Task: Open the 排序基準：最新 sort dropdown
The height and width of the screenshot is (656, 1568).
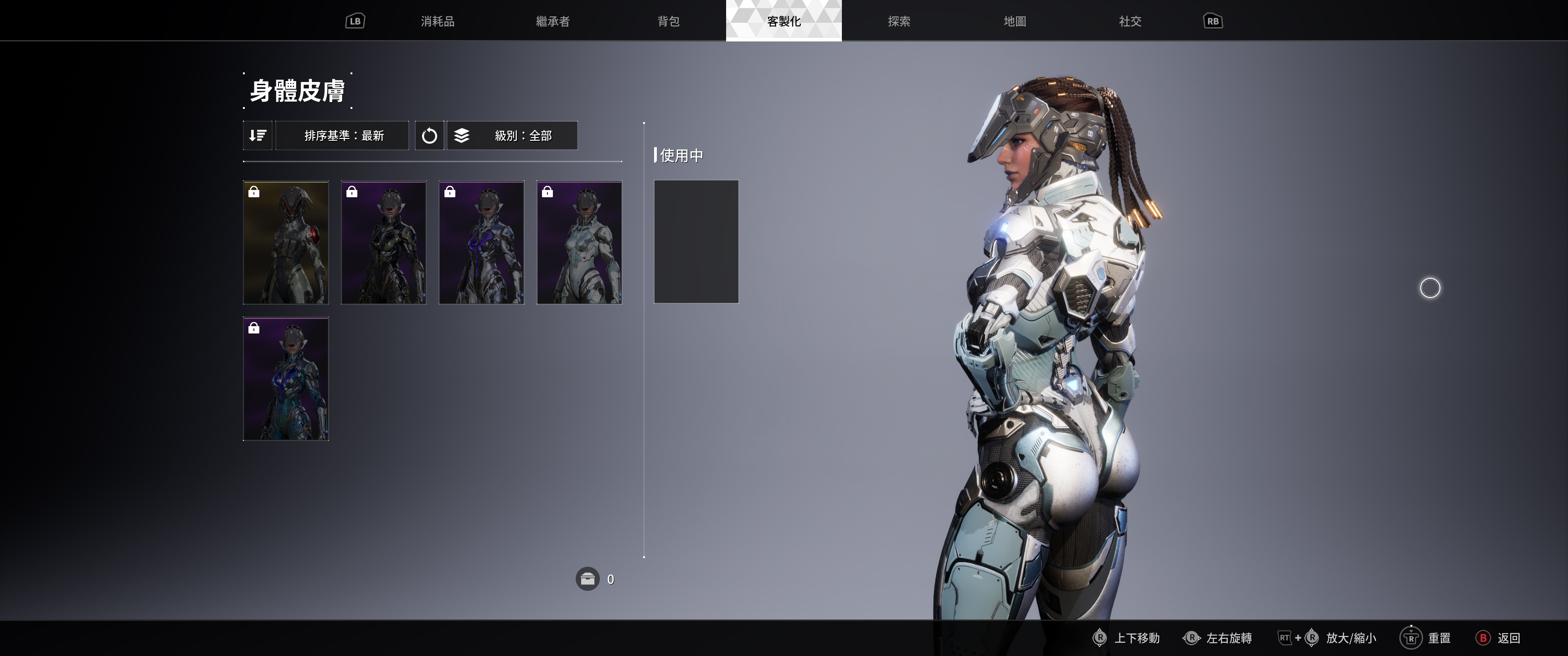Action: point(343,135)
